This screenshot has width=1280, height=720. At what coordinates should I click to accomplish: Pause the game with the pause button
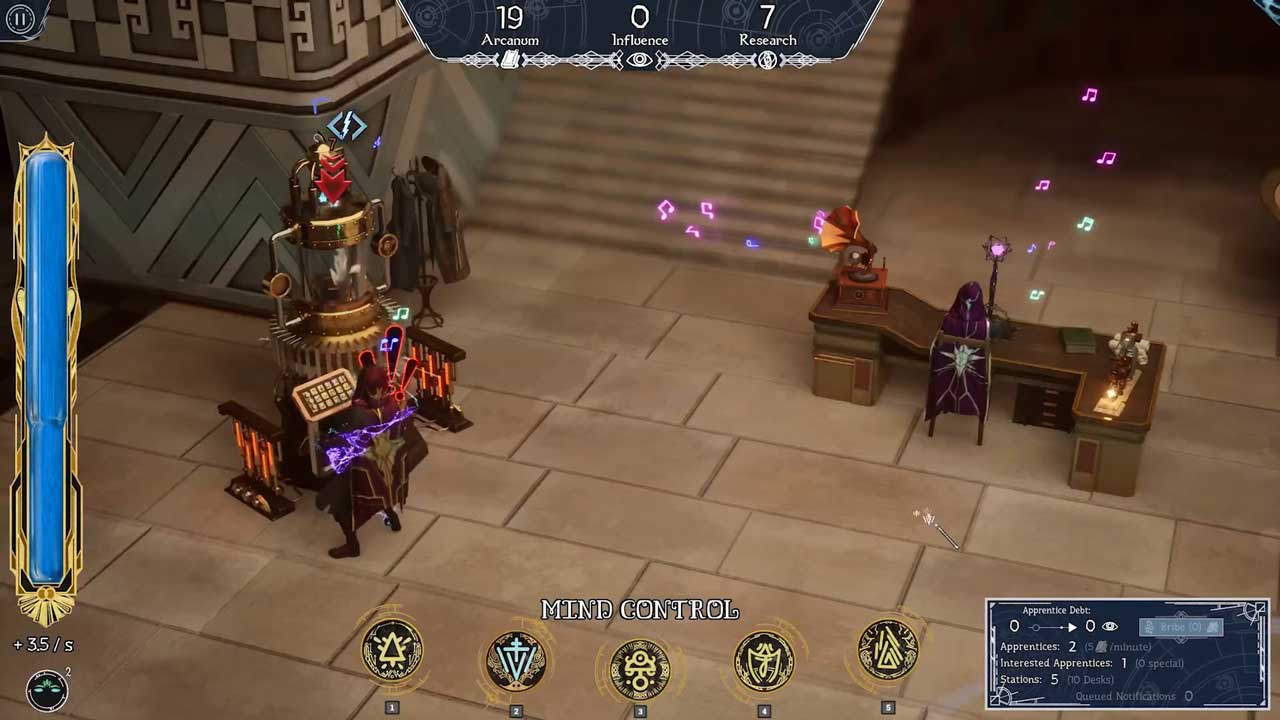[19, 18]
